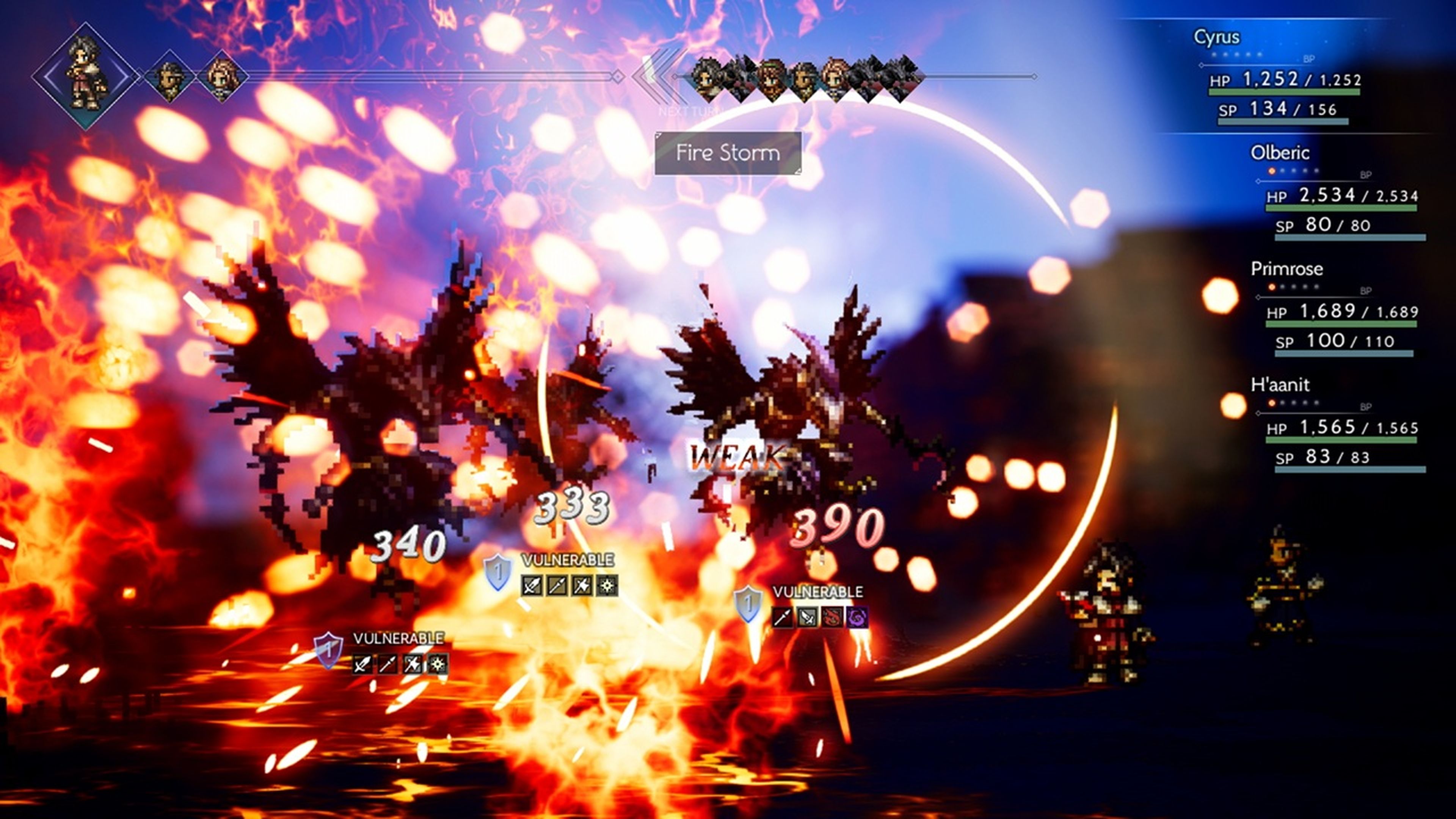Select the Primrose name entry in the party list
Image resolution: width=1456 pixels, height=819 pixels.
tap(1288, 269)
